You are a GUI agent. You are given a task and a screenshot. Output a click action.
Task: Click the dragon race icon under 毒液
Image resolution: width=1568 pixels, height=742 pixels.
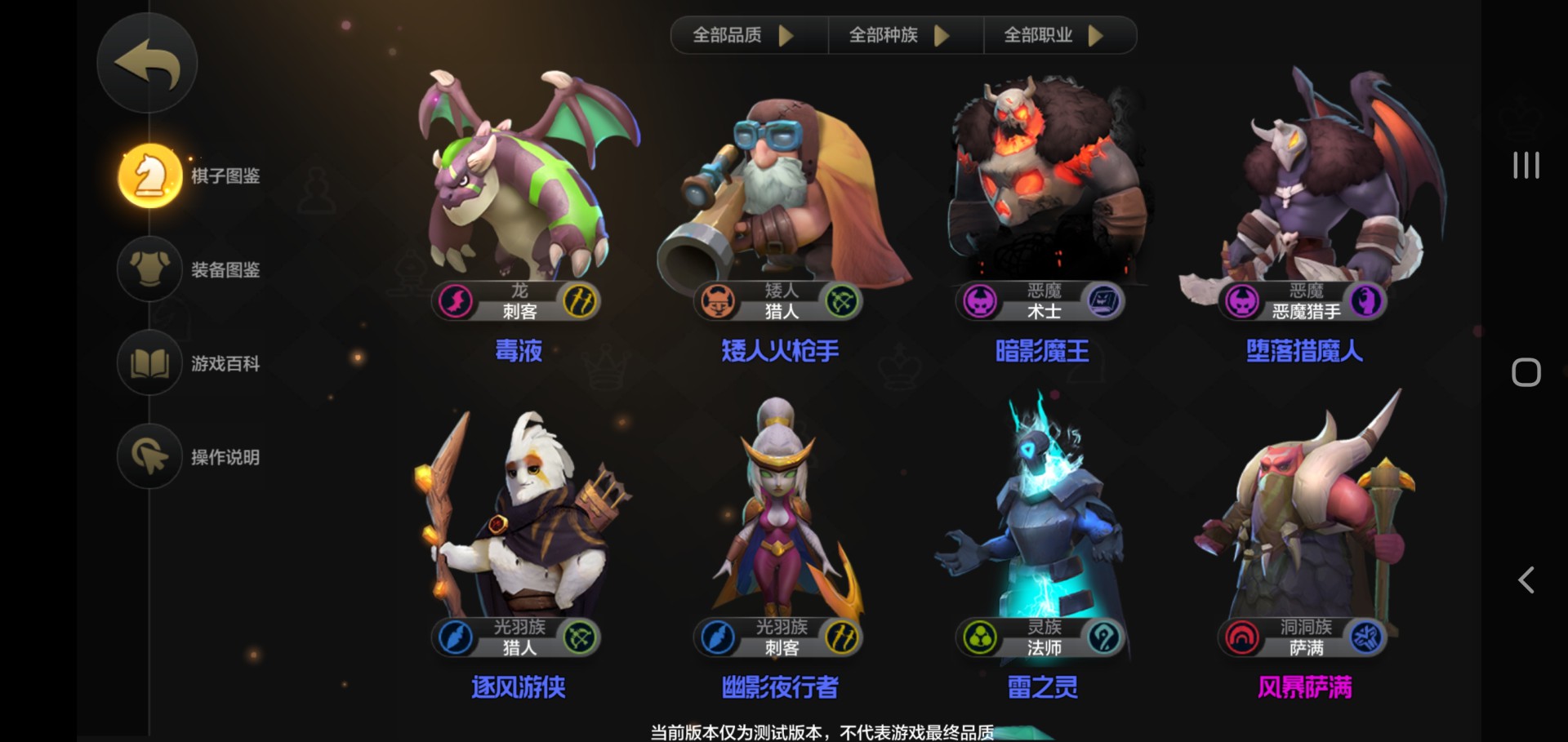[454, 300]
